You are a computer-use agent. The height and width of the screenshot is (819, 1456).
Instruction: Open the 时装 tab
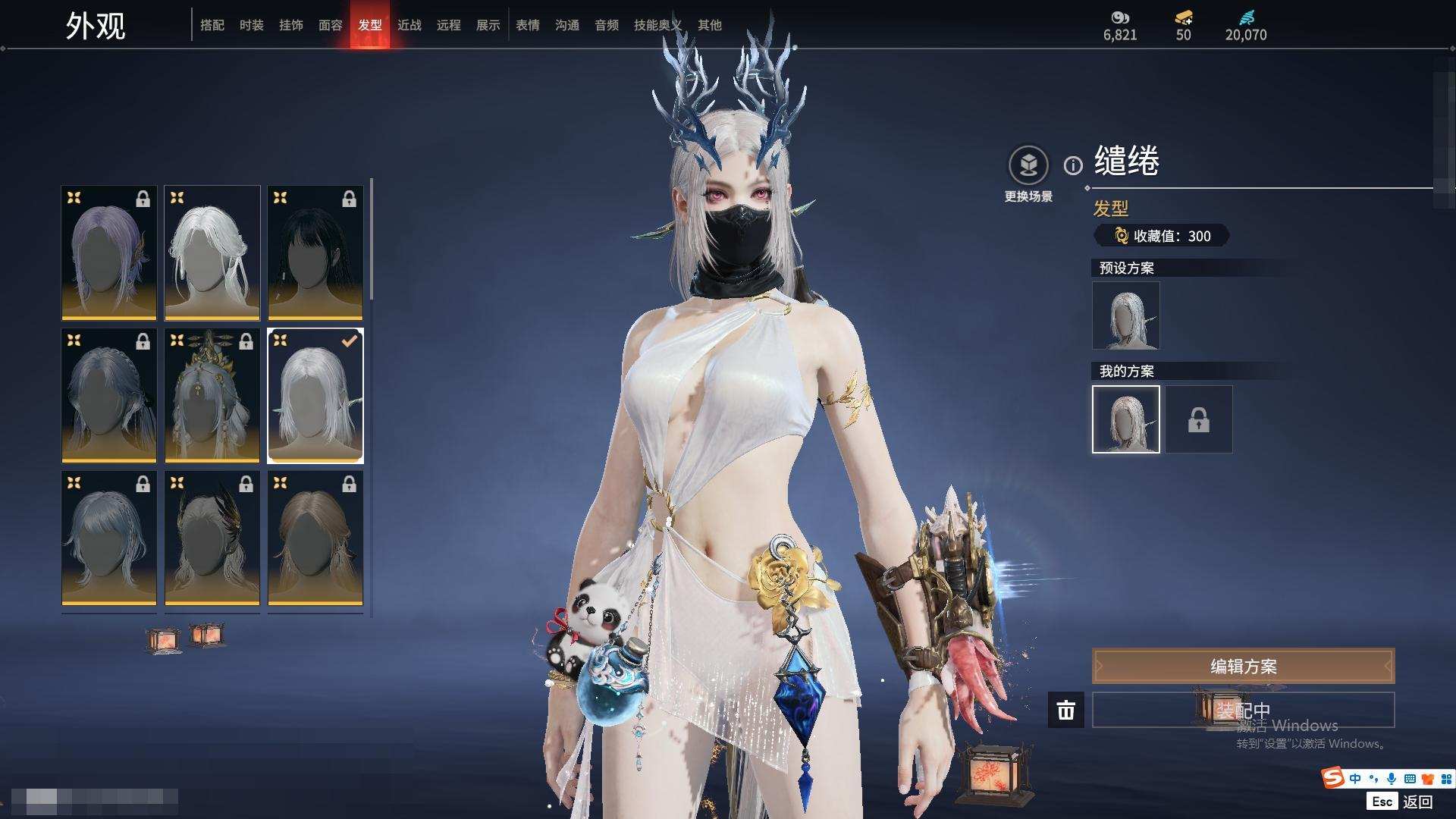click(x=252, y=25)
